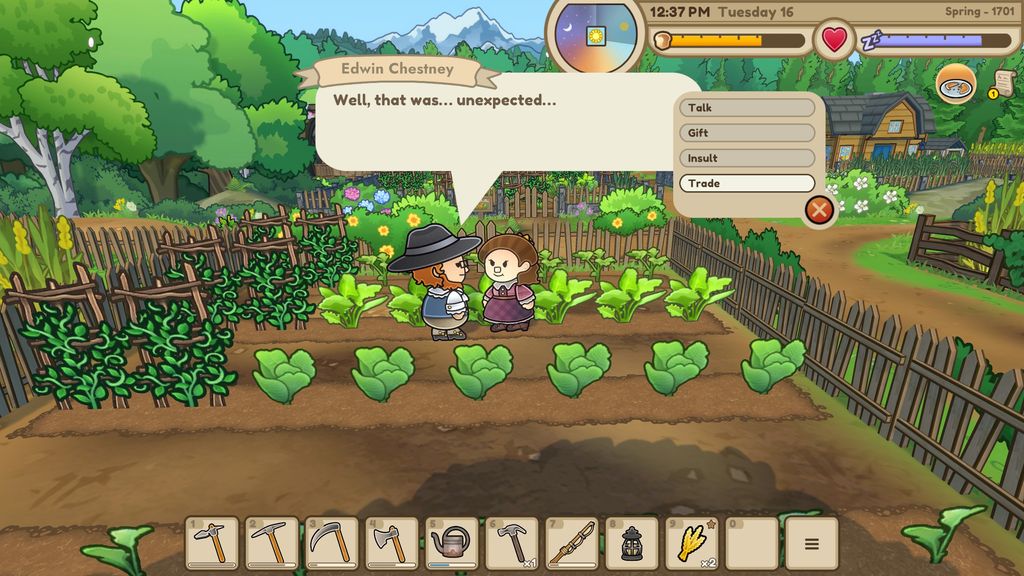The width and height of the screenshot is (1024, 576).
Task: Click the day-night clock dial
Action: [x=596, y=37]
